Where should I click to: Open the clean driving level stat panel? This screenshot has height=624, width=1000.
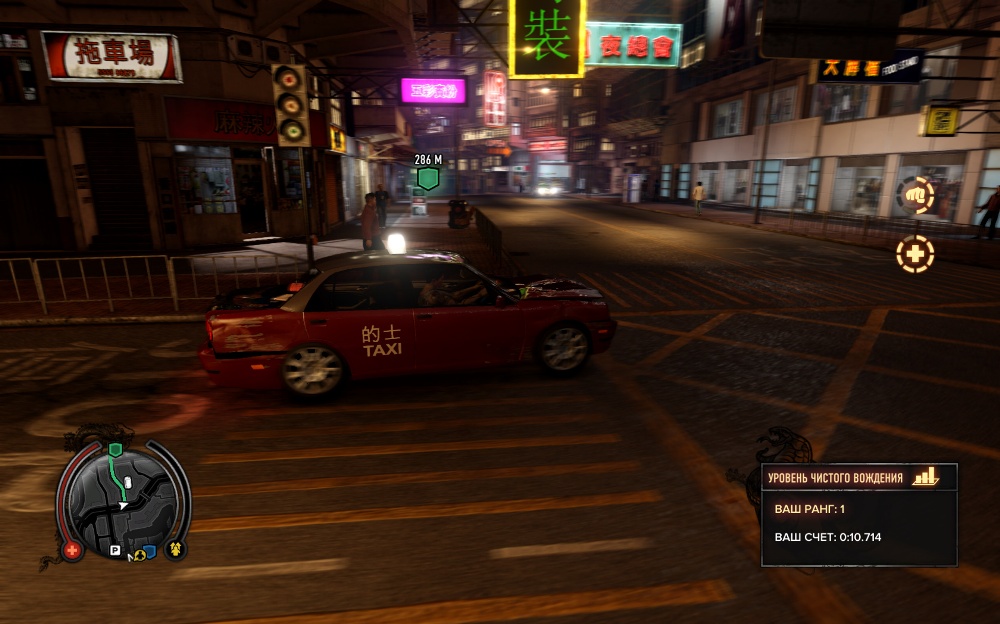point(859,515)
